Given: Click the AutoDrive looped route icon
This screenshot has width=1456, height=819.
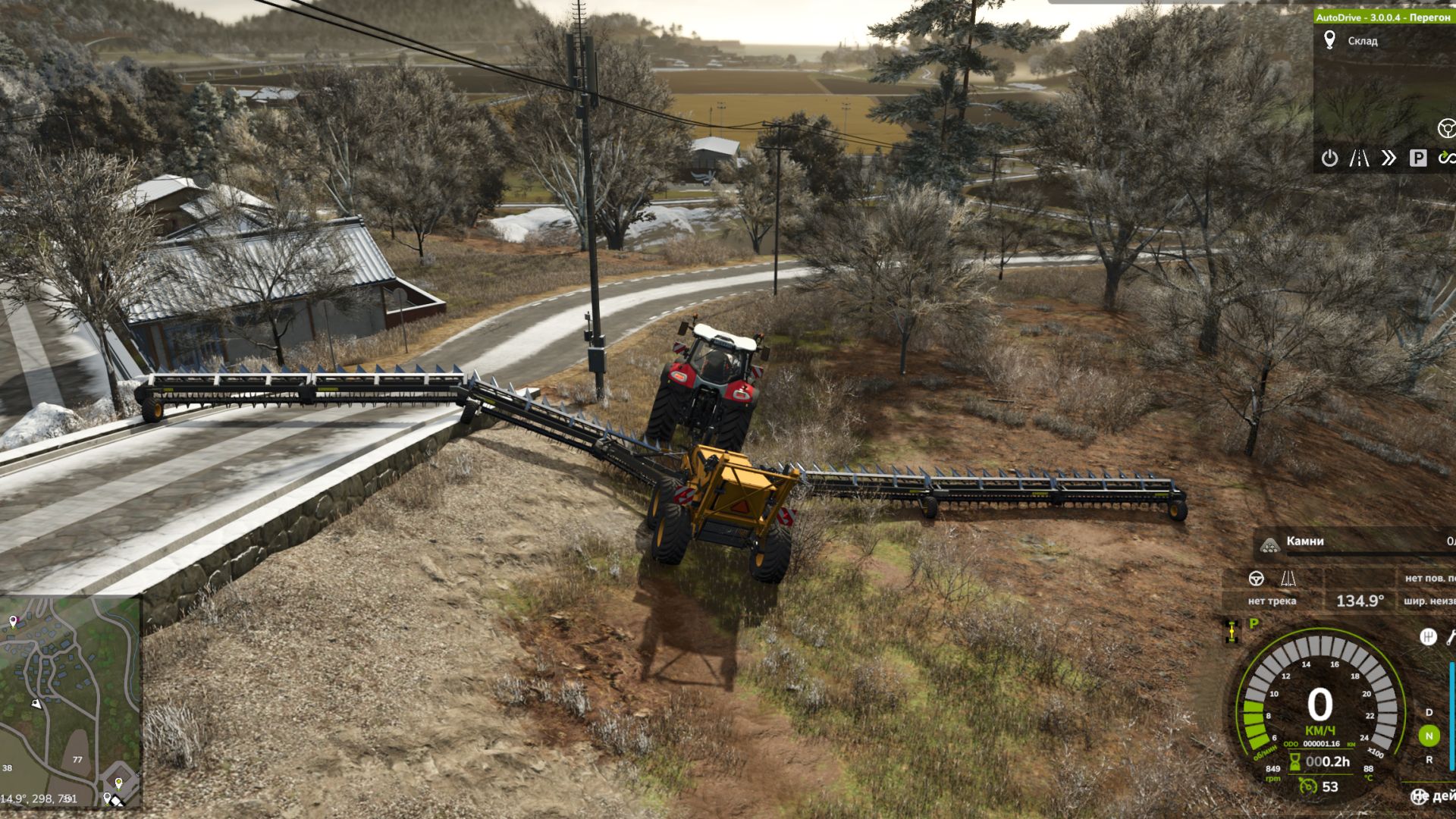Looking at the screenshot, I should [x=1446, y=158].
